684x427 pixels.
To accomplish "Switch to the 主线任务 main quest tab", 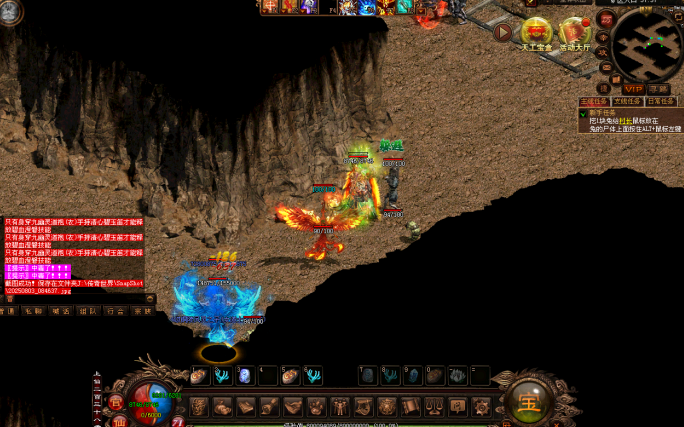I will click(x=593, y=101).
